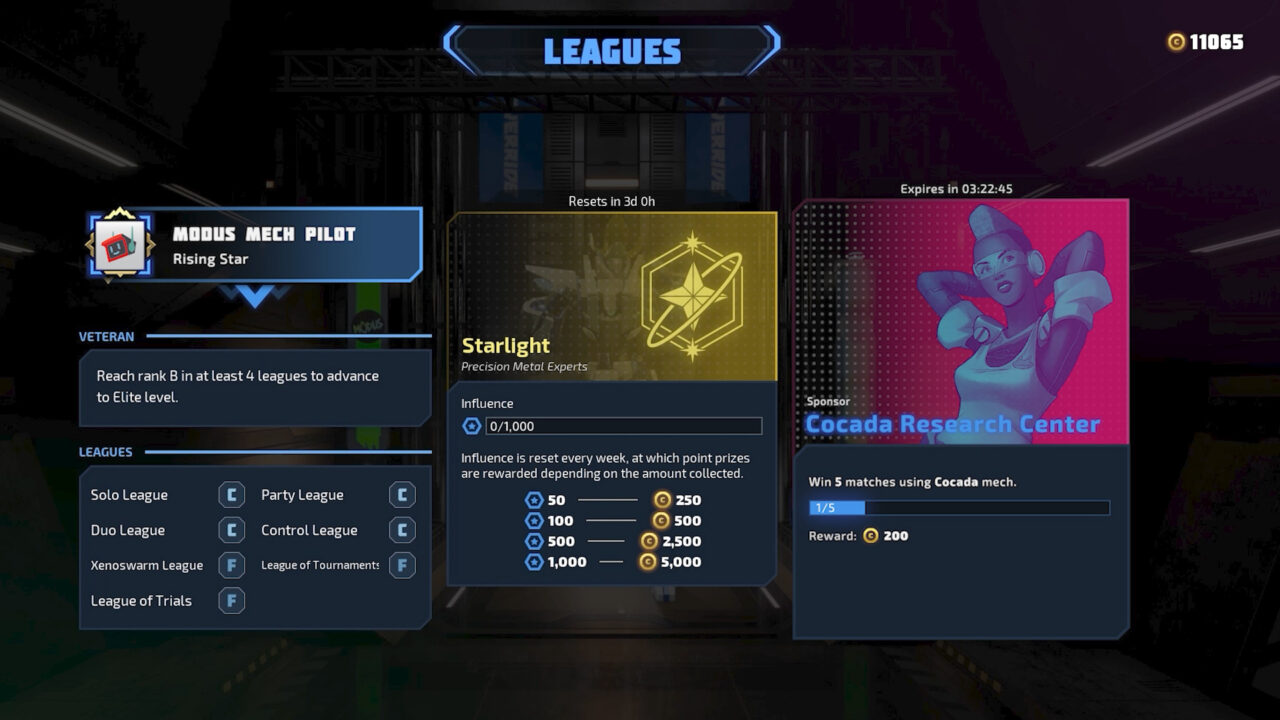This screenshot has width=1280, height=720.
Task: Click the Duo League entry
Action: coord(127,530)
